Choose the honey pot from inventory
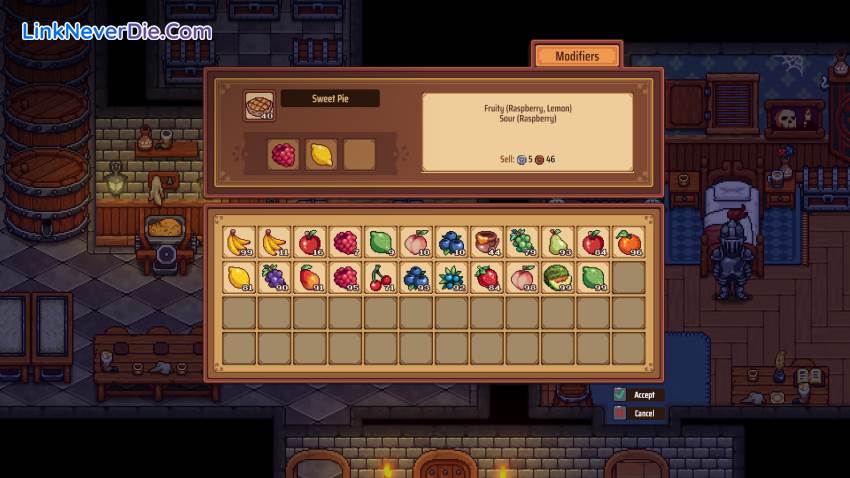This screenshot has width=850, height=478. 486,243
